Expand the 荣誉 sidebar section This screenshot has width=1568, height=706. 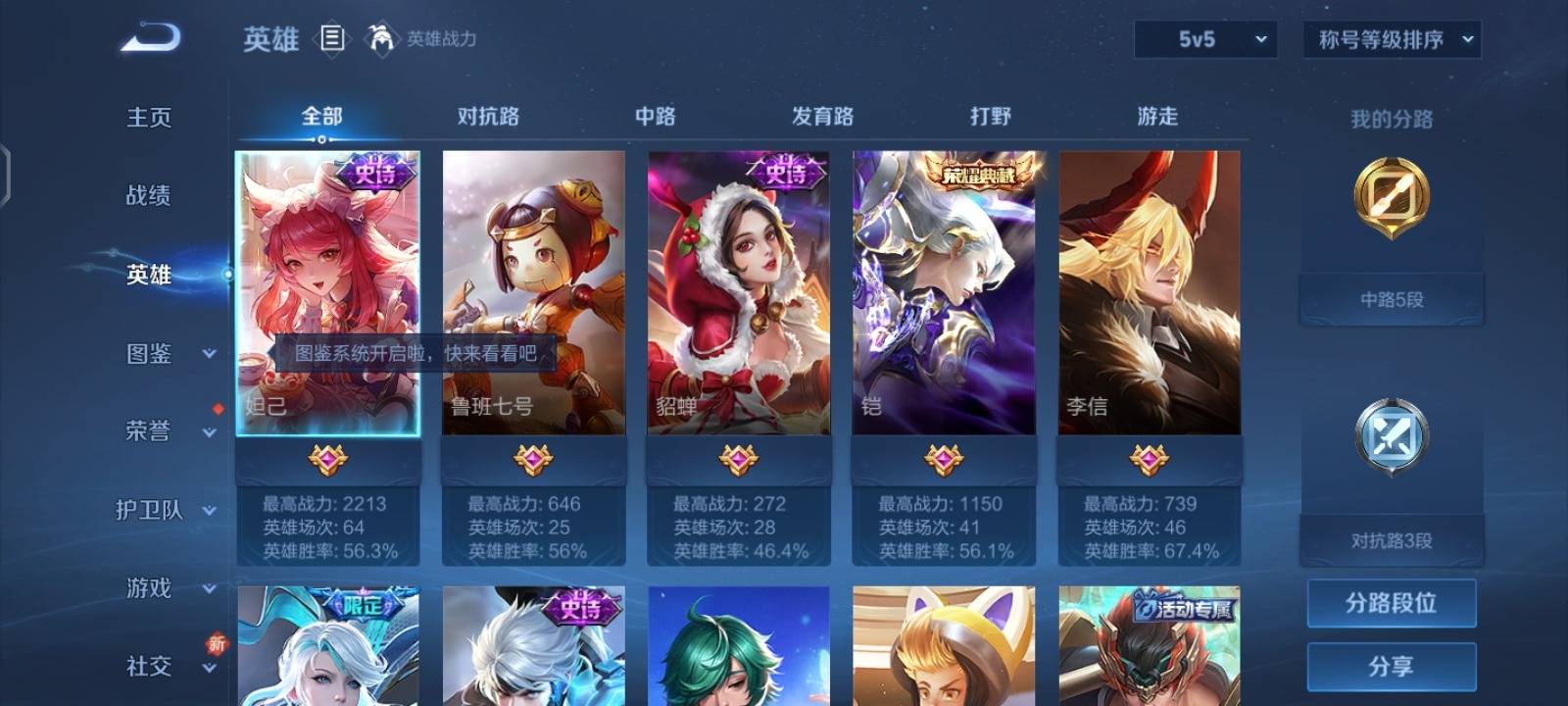(165, 431)
